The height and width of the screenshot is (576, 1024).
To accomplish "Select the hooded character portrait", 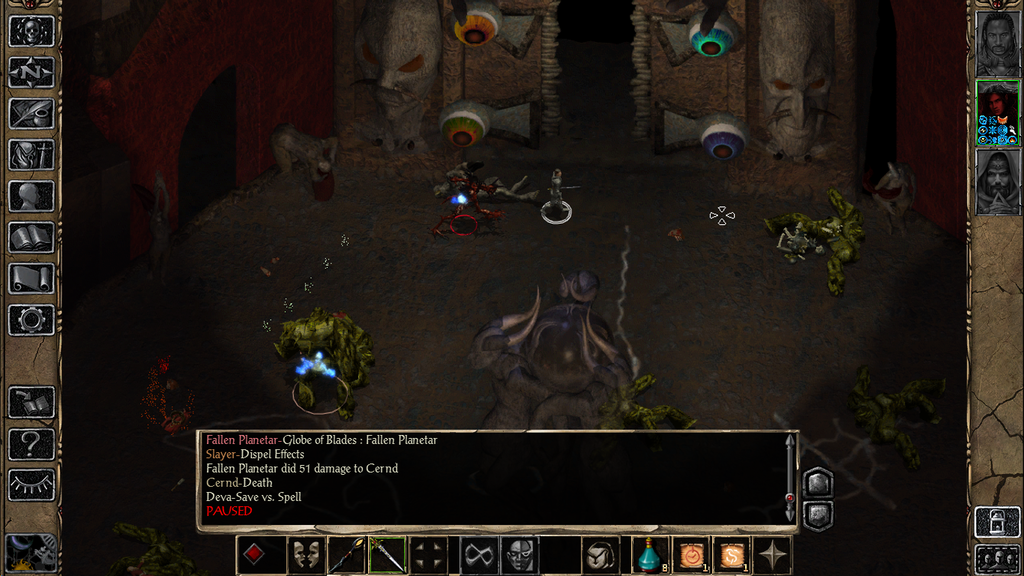I will [997, 181].
